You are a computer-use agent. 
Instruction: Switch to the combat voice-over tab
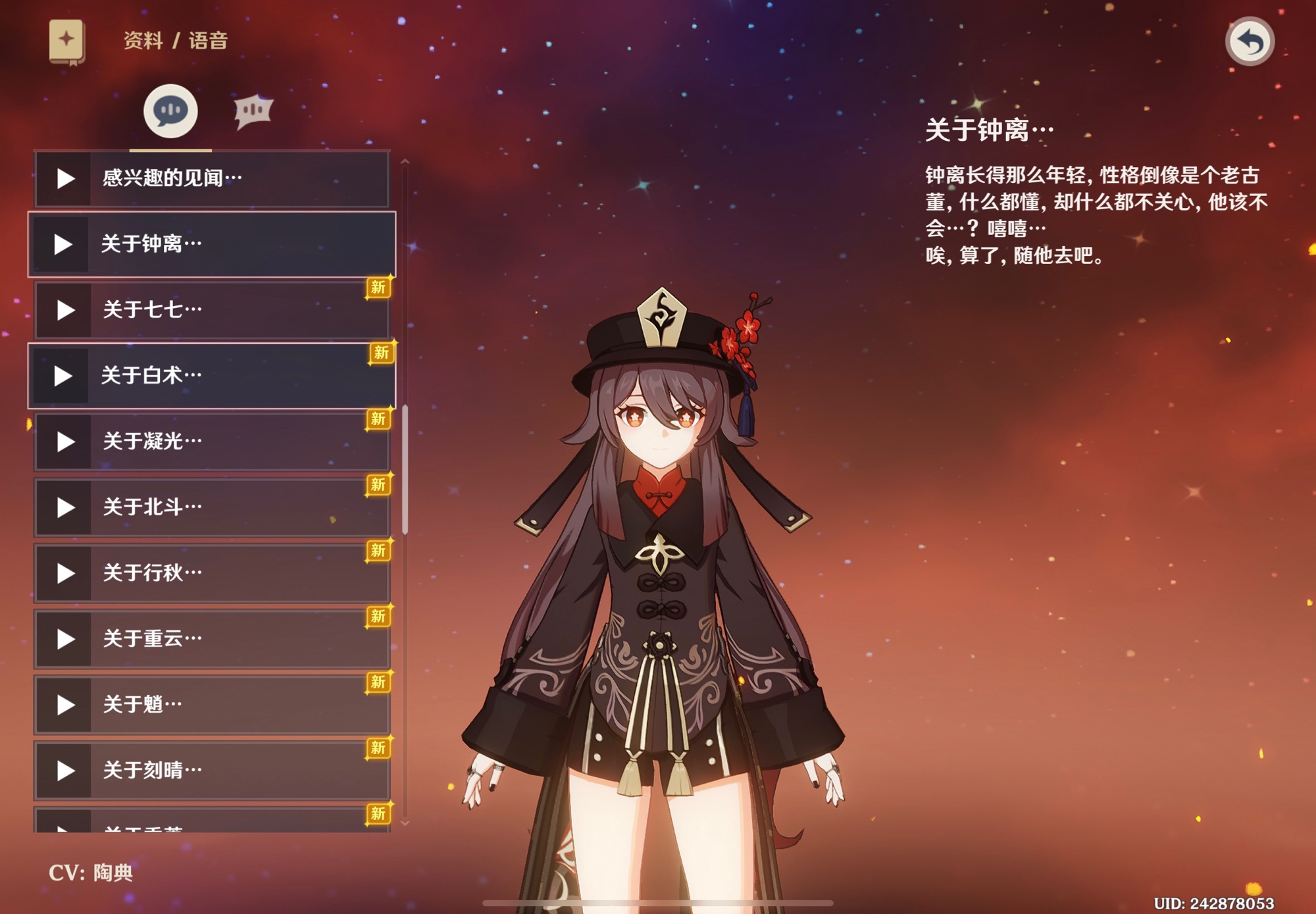tap(253, 111)
